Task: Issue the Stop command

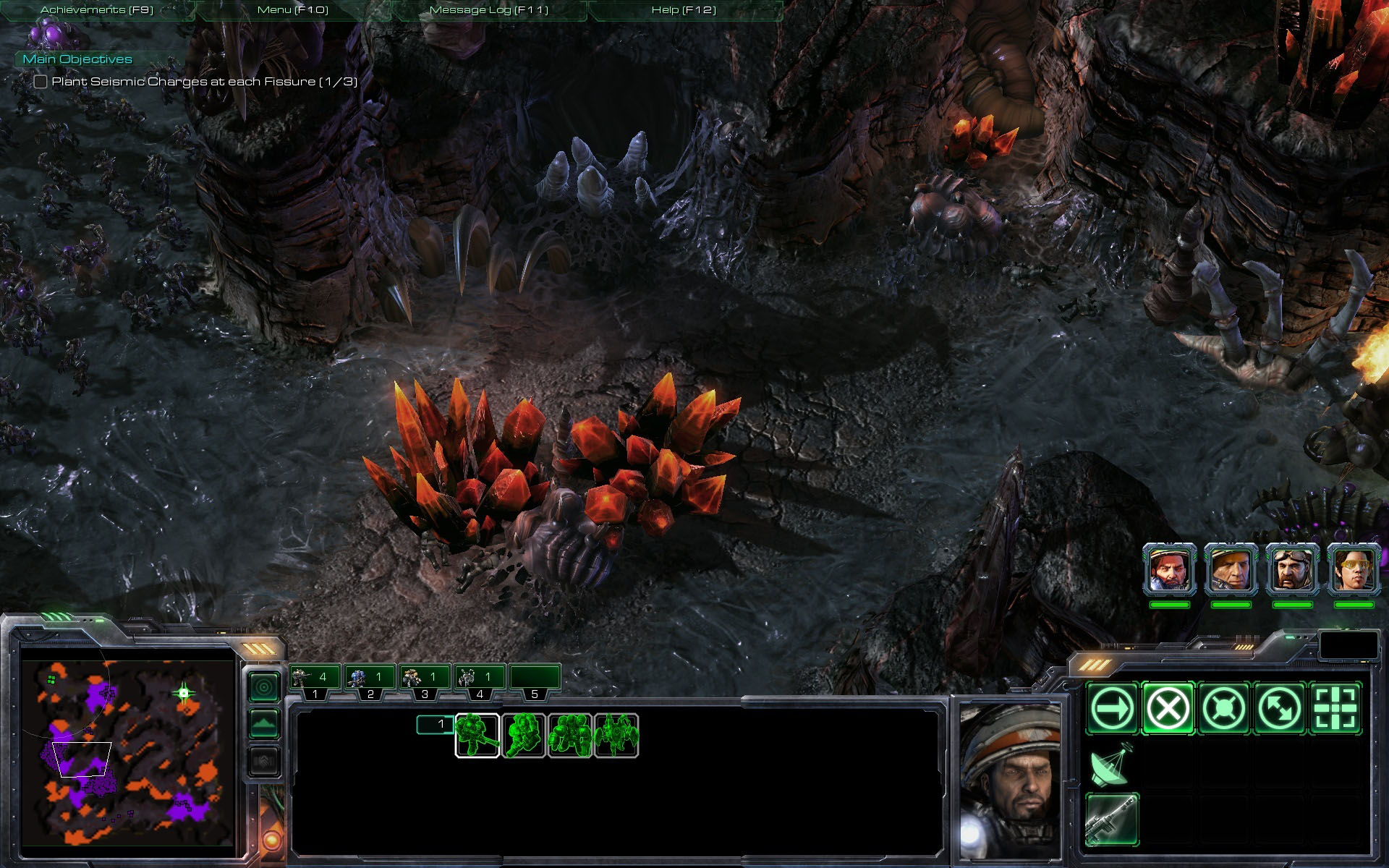Action: [x=1168, y=709]
